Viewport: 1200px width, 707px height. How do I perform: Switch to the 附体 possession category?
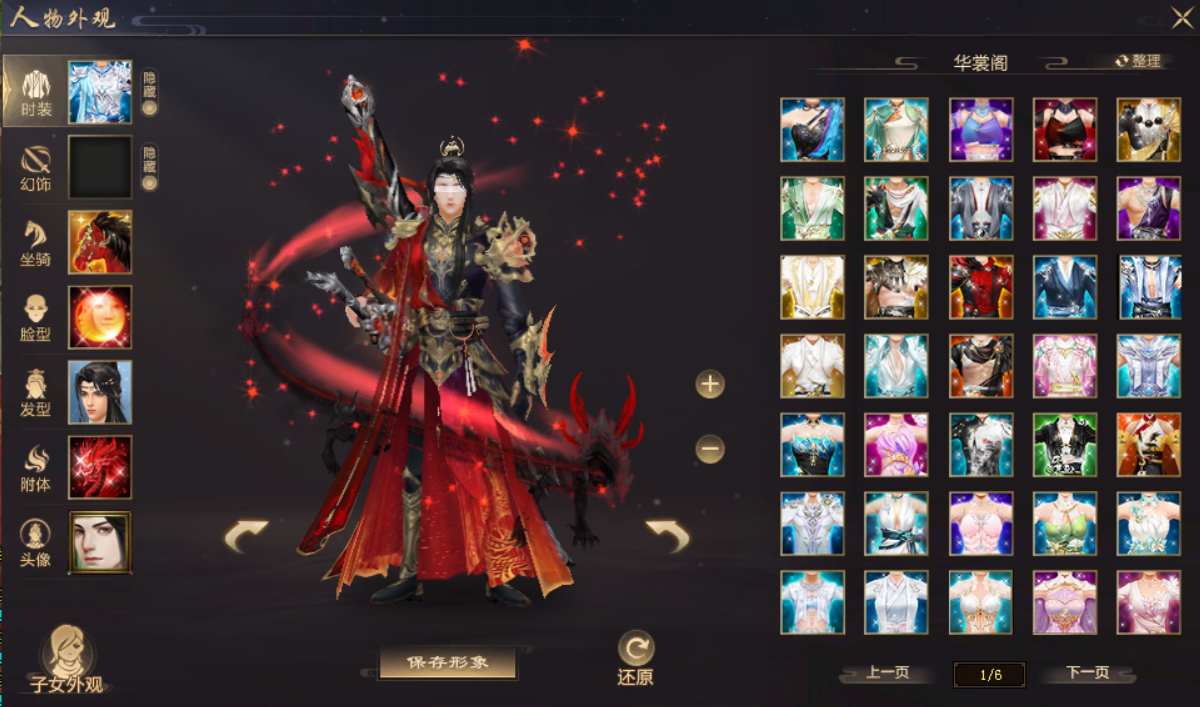[36, 468]
